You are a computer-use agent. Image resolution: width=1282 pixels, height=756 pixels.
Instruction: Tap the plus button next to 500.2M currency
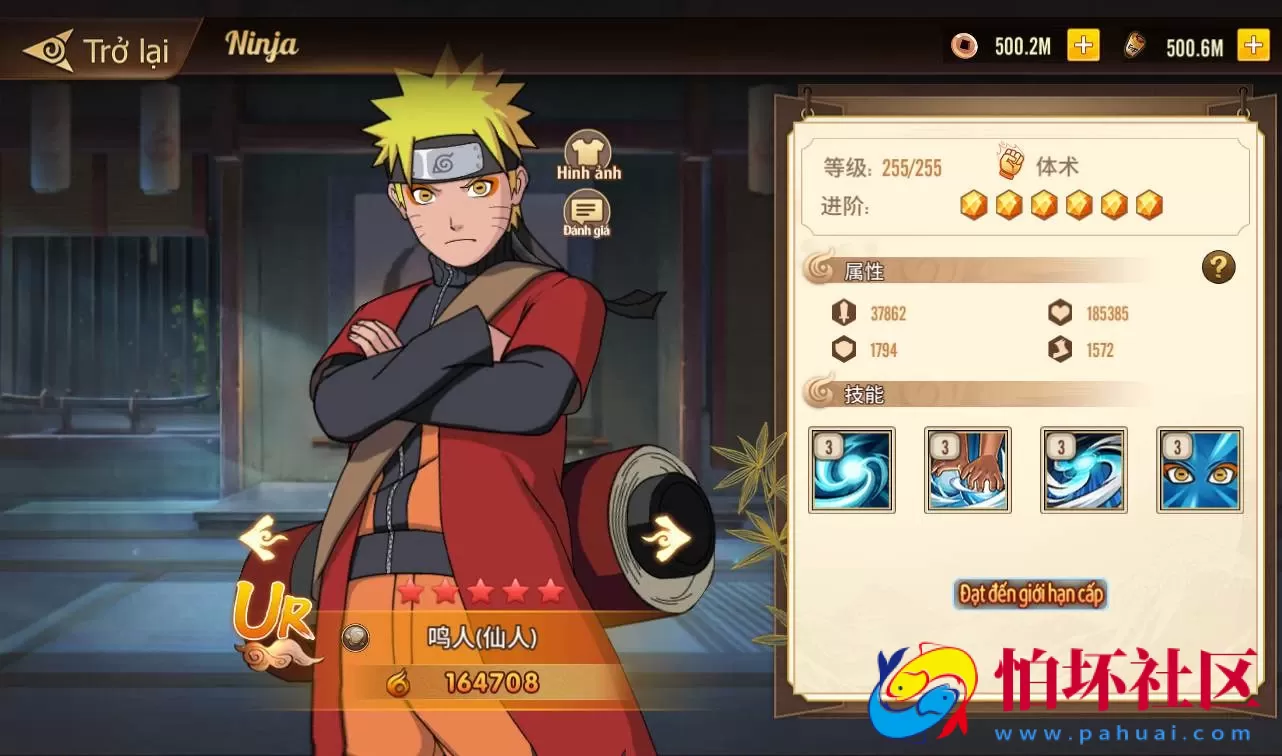tap(1083, 45)
